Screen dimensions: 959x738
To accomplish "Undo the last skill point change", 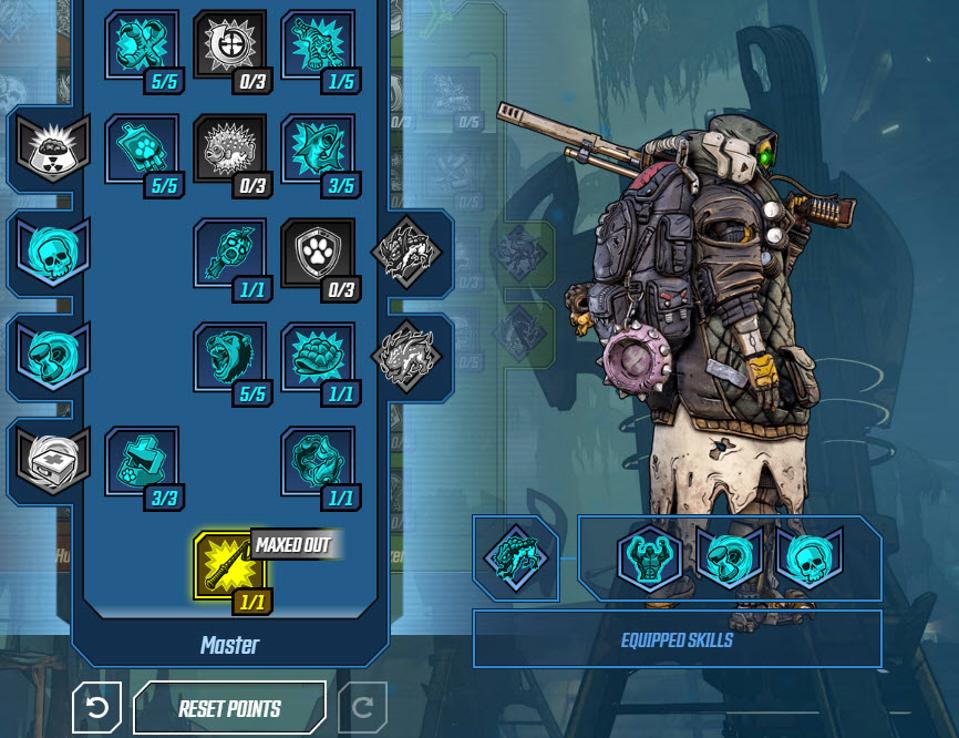I will coord(97,708).
